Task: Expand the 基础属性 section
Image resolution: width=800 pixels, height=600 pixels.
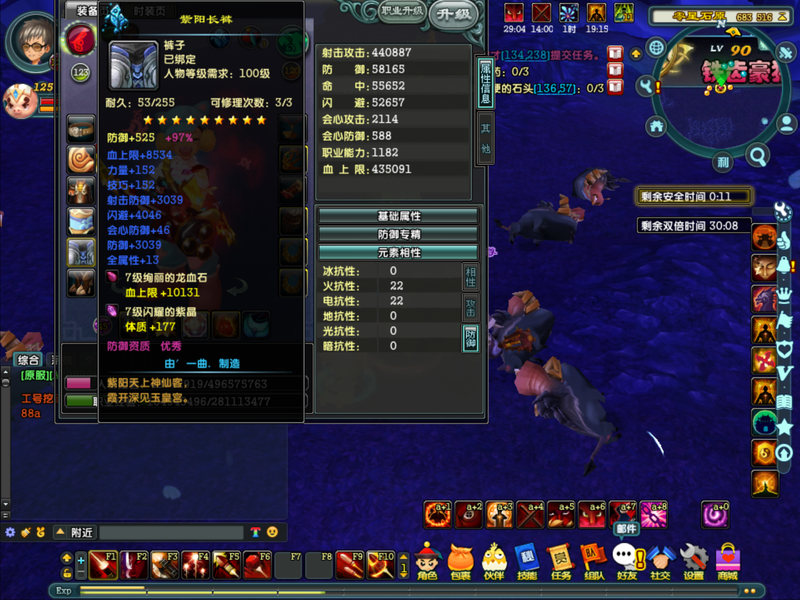Action: 398,216
